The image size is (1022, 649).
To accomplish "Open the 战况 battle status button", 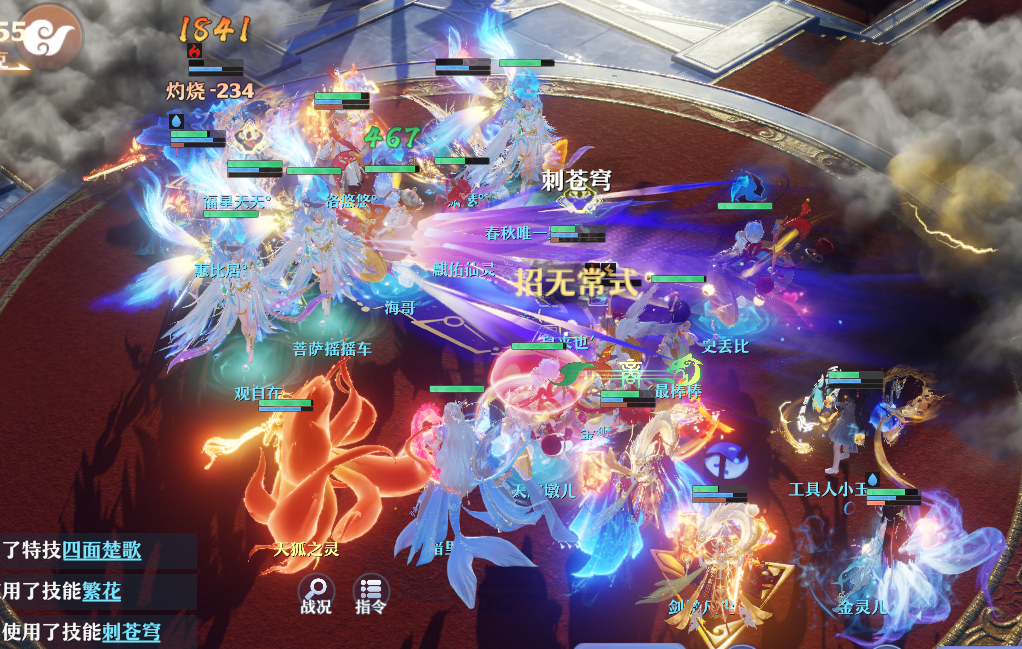I will pyautogui.click(x=315, y=594).
